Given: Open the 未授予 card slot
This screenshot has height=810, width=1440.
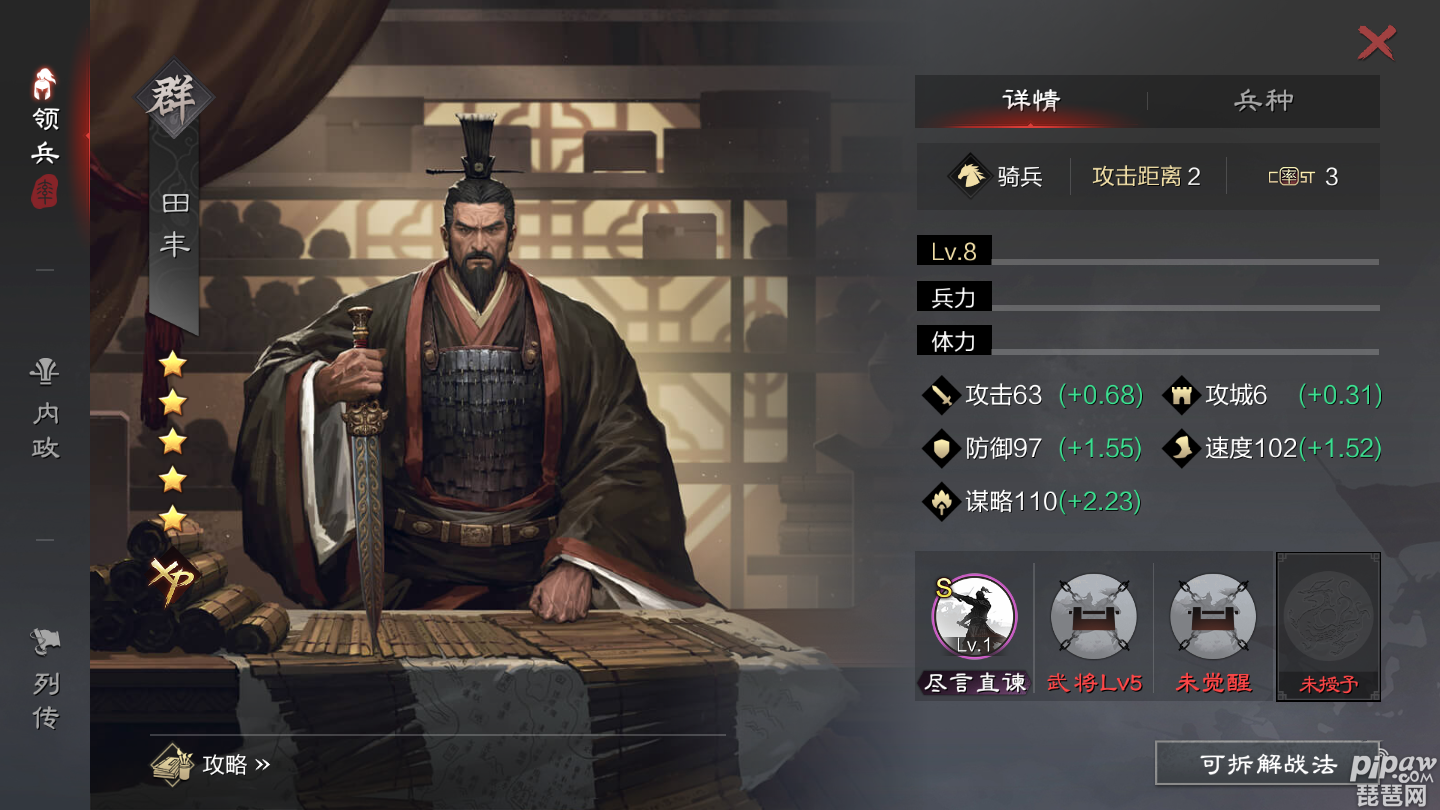Looking at the screenshot, I should tap(1328, 625).
